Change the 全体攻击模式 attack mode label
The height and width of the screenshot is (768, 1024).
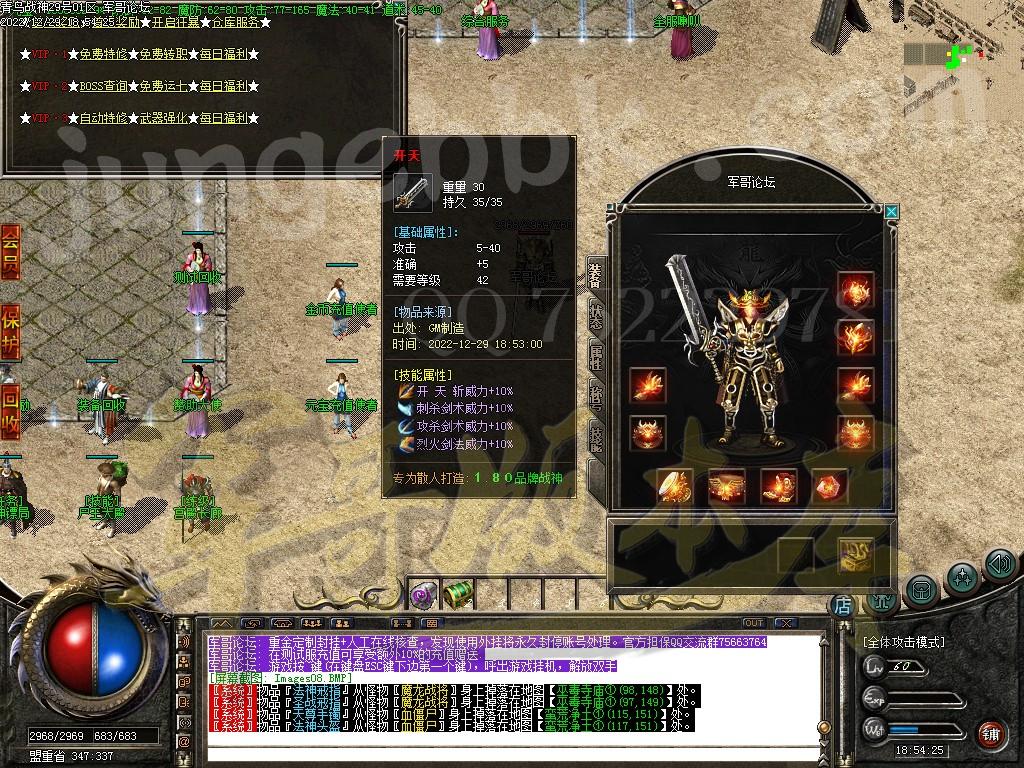tap(904, 642)
